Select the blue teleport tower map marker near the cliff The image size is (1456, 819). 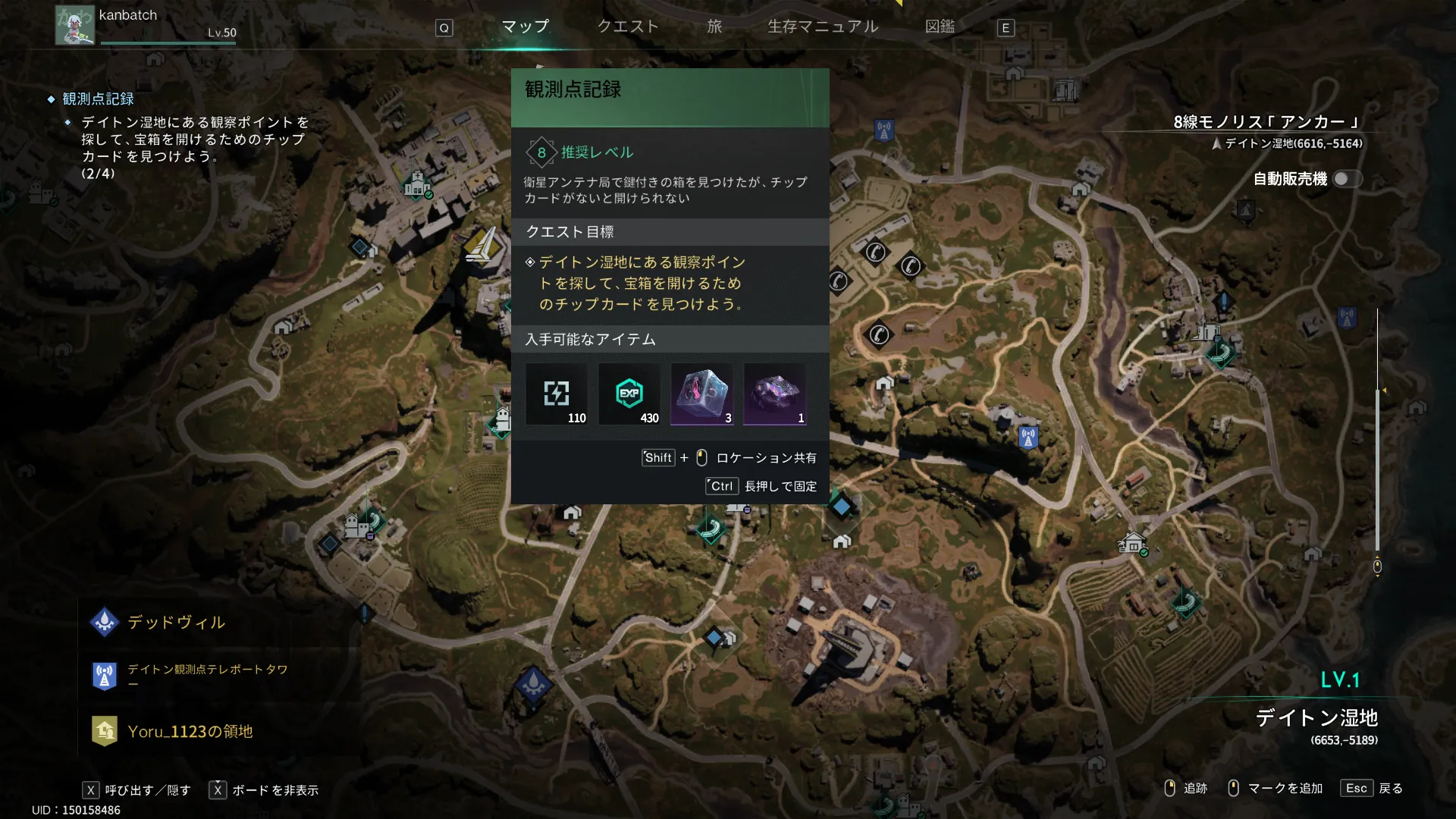coord(1028,438)
